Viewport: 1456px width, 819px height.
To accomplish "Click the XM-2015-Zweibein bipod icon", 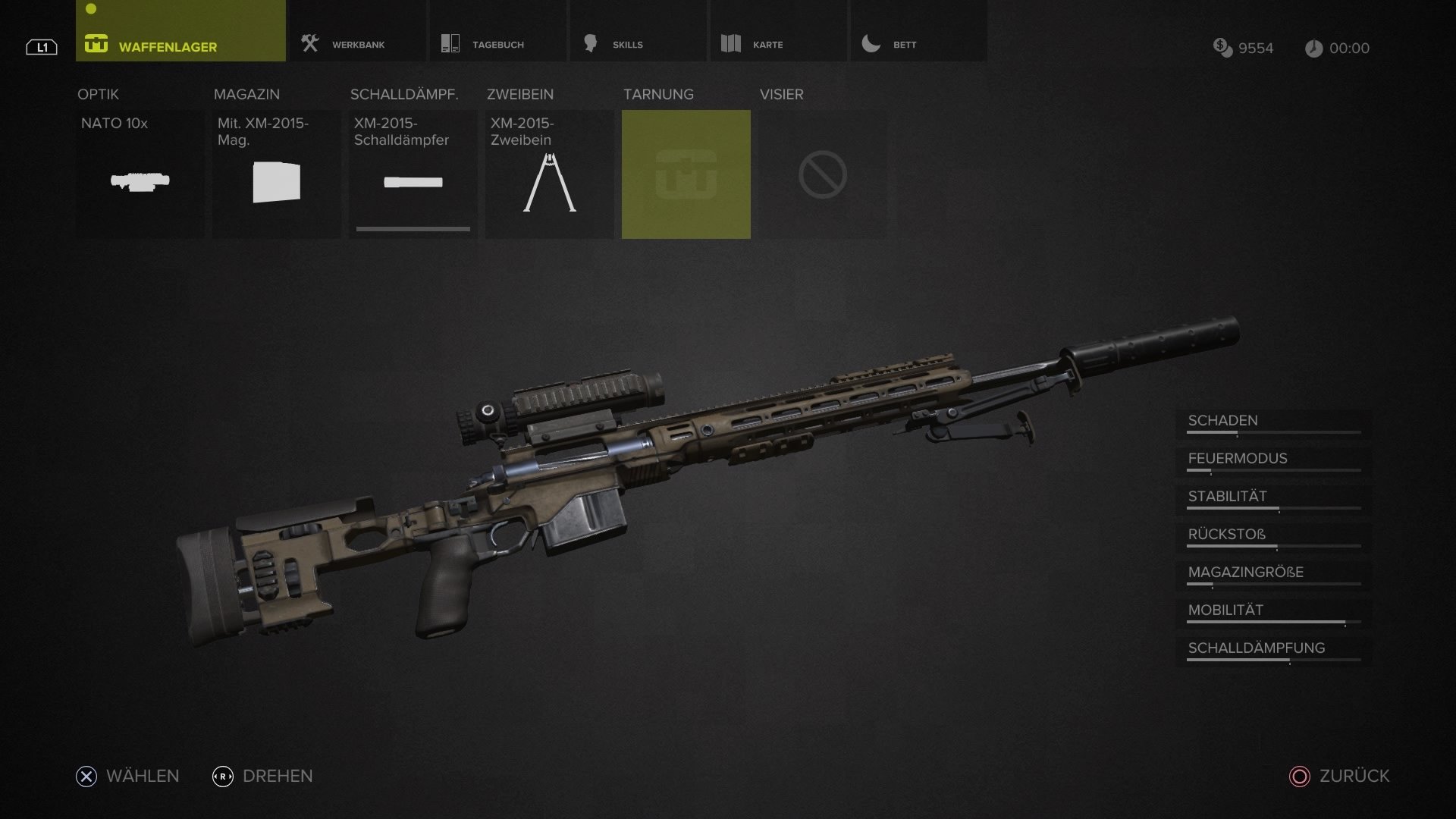I will pyautogui.click(x=549, y=182).
